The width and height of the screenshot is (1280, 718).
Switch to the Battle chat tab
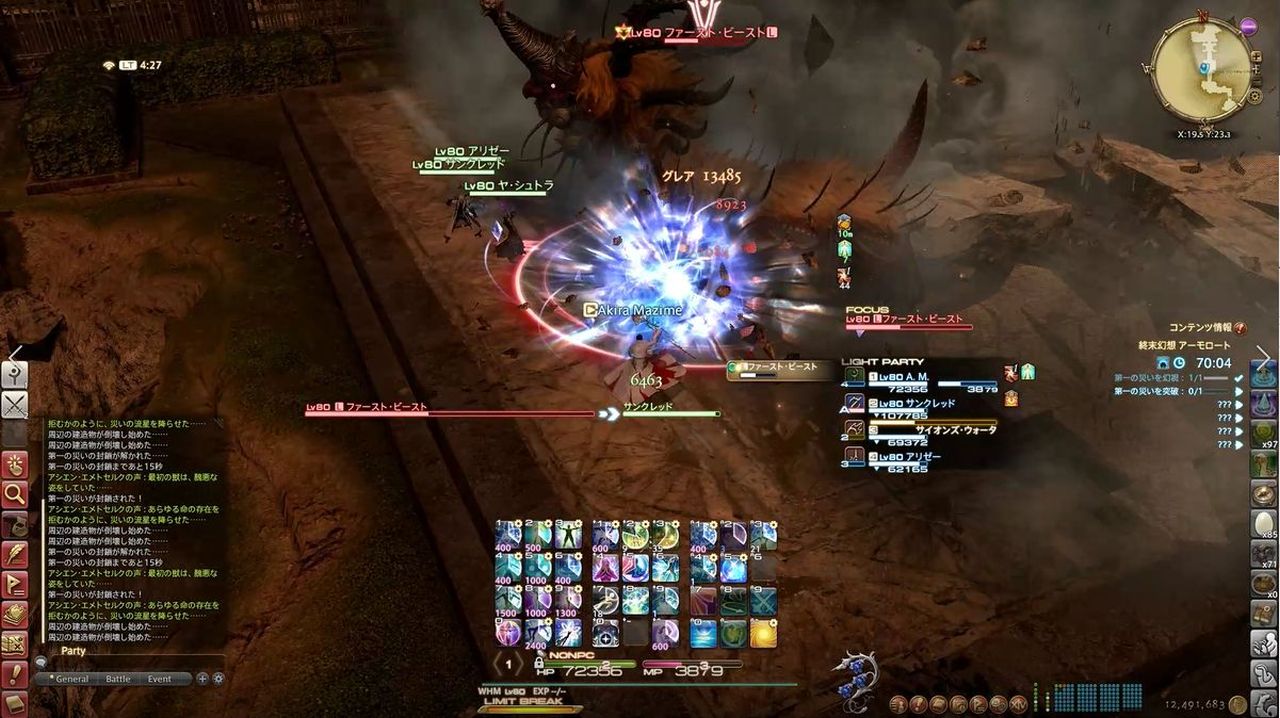(x=118, y=679)
